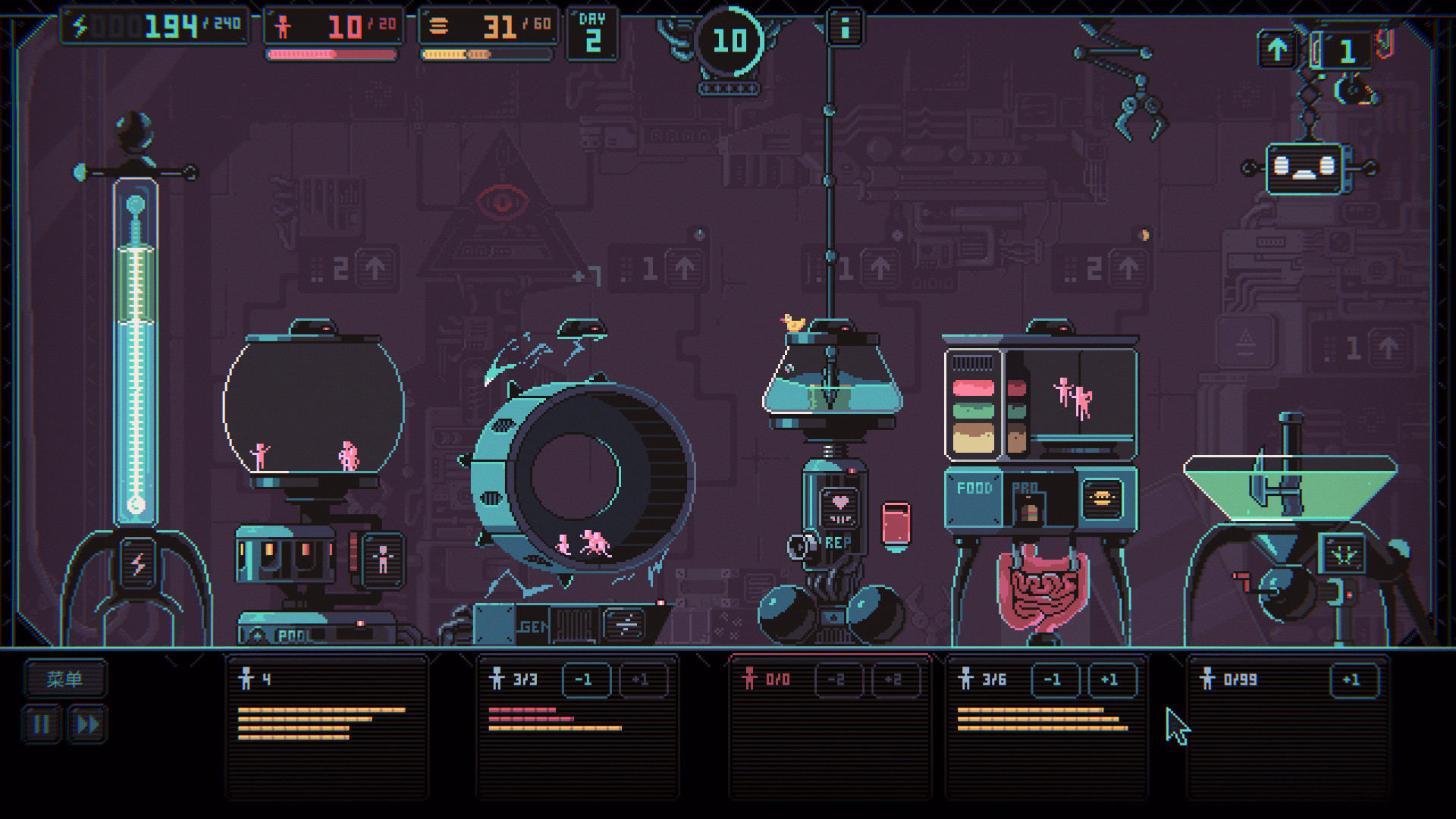The image size is (1456, 819).
Task: Click +2 on the red 0/0 panel
Action: click(893, 679)
